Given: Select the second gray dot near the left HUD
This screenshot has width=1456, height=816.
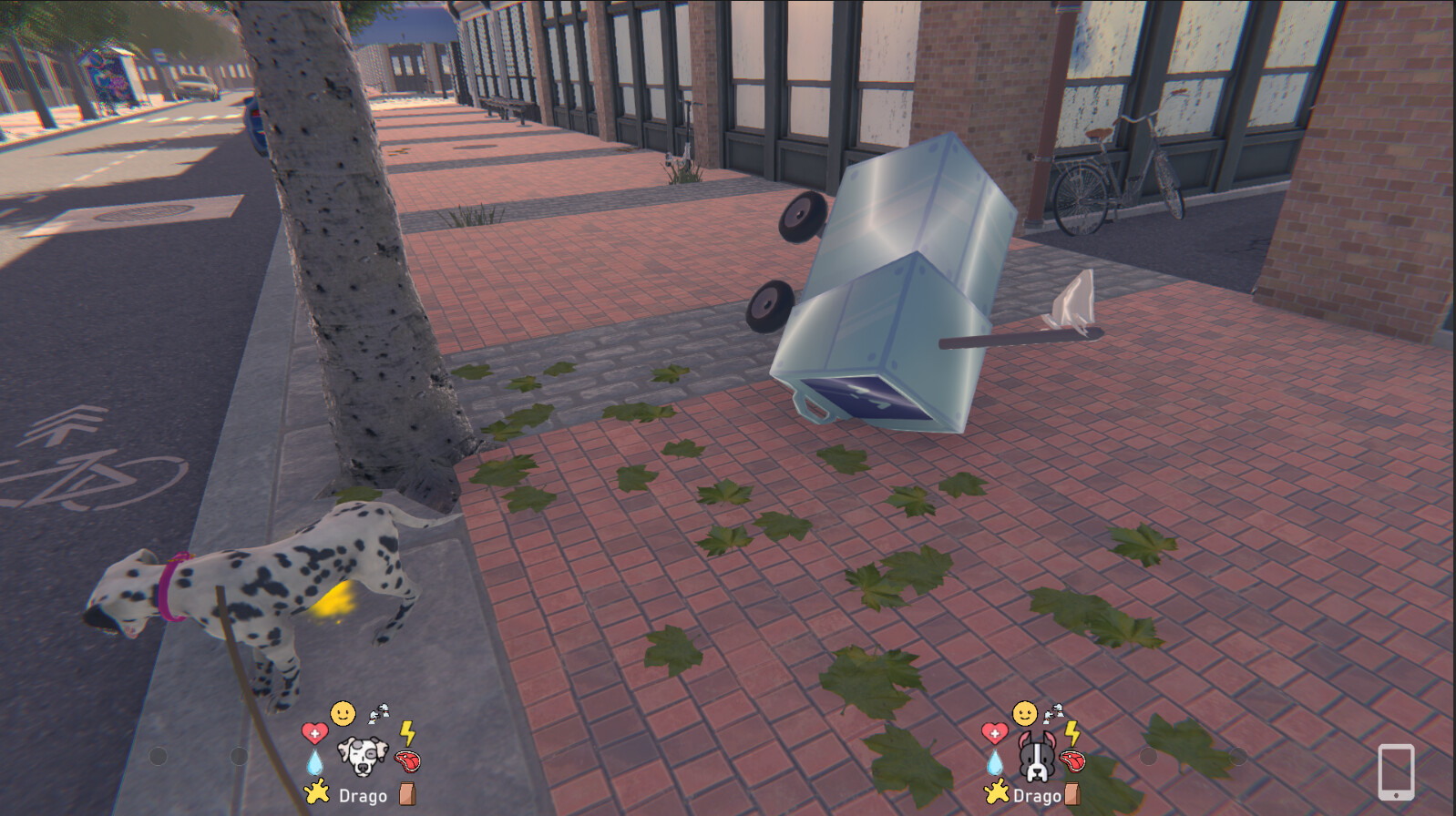Looking at the screenshot, I should click(237, 756).
